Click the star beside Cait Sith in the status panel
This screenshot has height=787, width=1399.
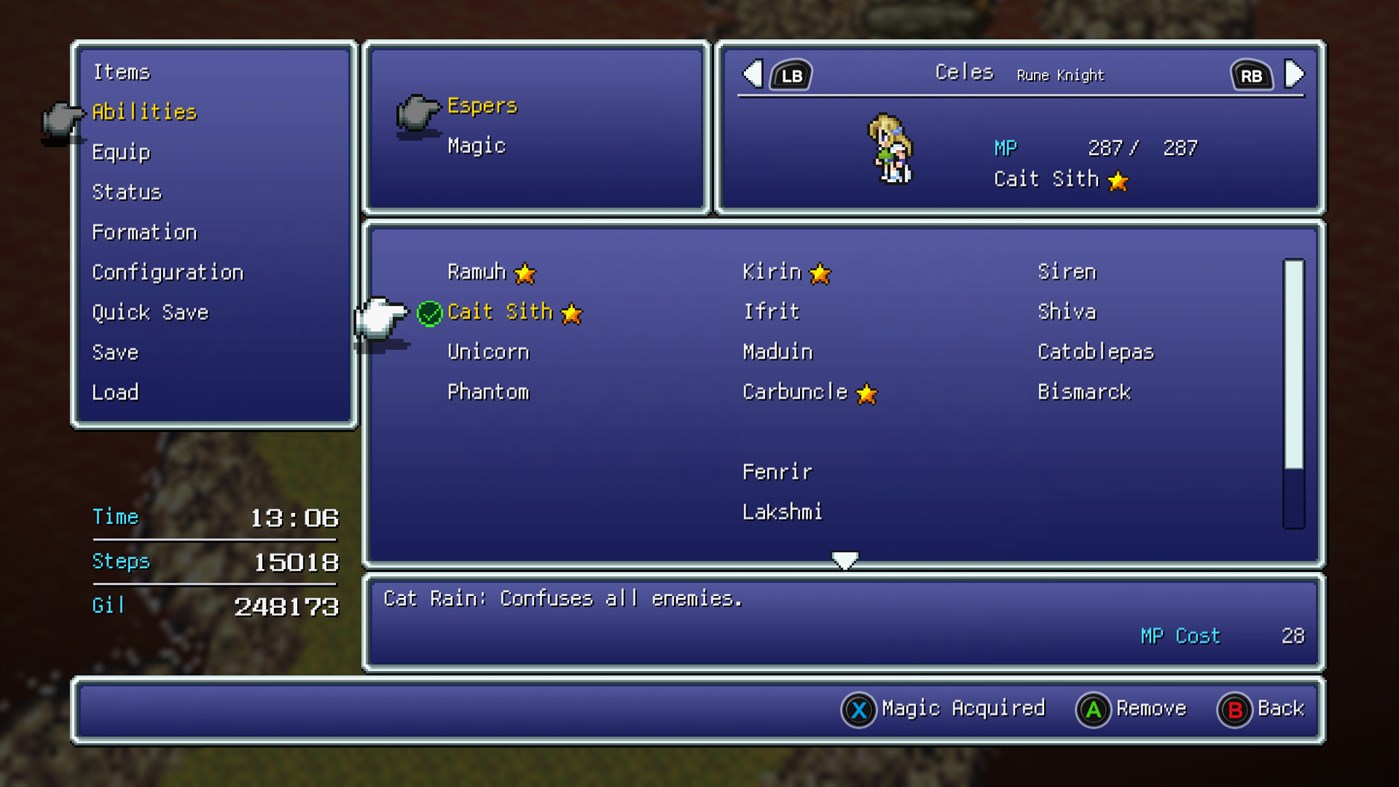pos(1117,180)
